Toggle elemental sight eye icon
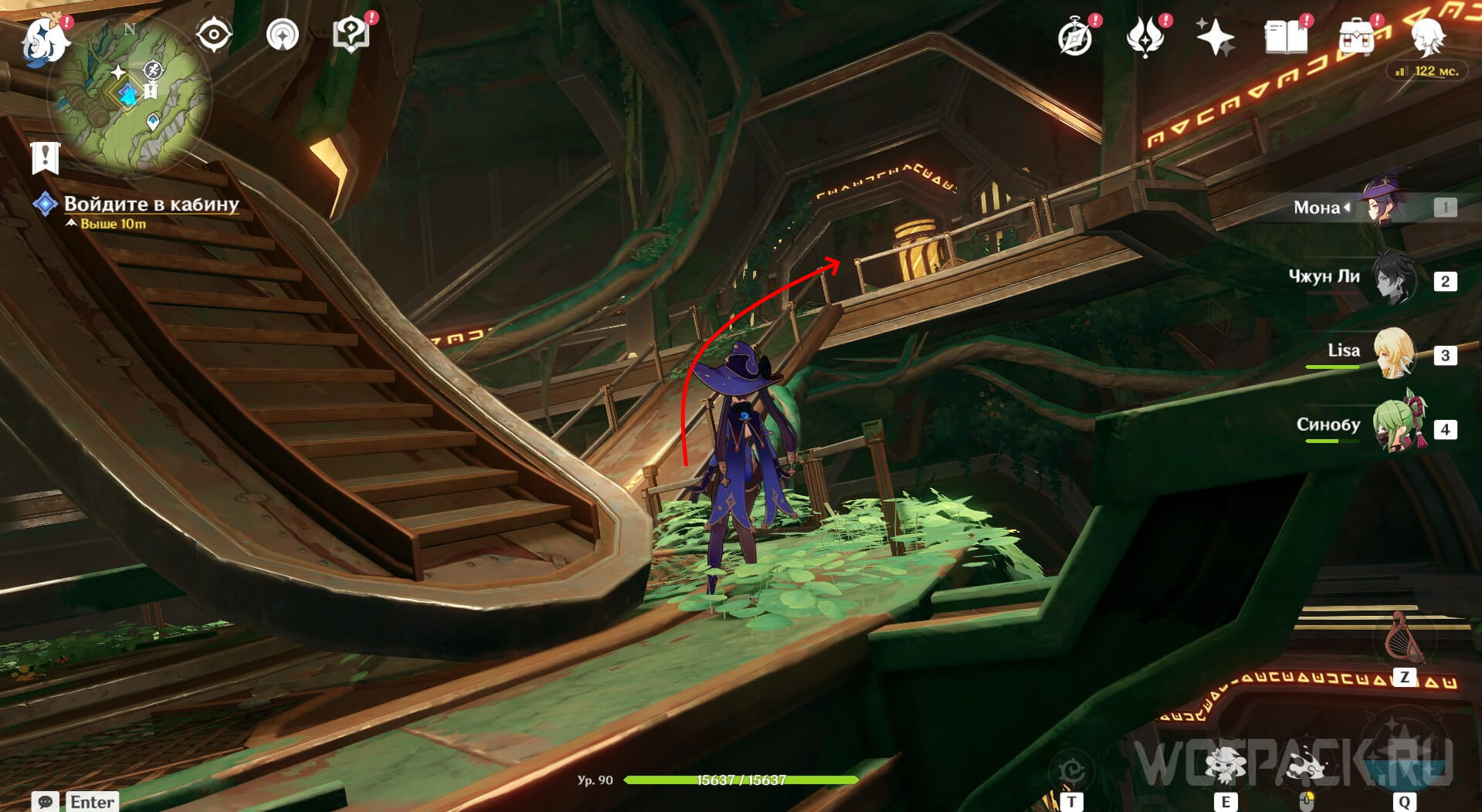Viewport: 1482px width, 812px height. point(214,35)
